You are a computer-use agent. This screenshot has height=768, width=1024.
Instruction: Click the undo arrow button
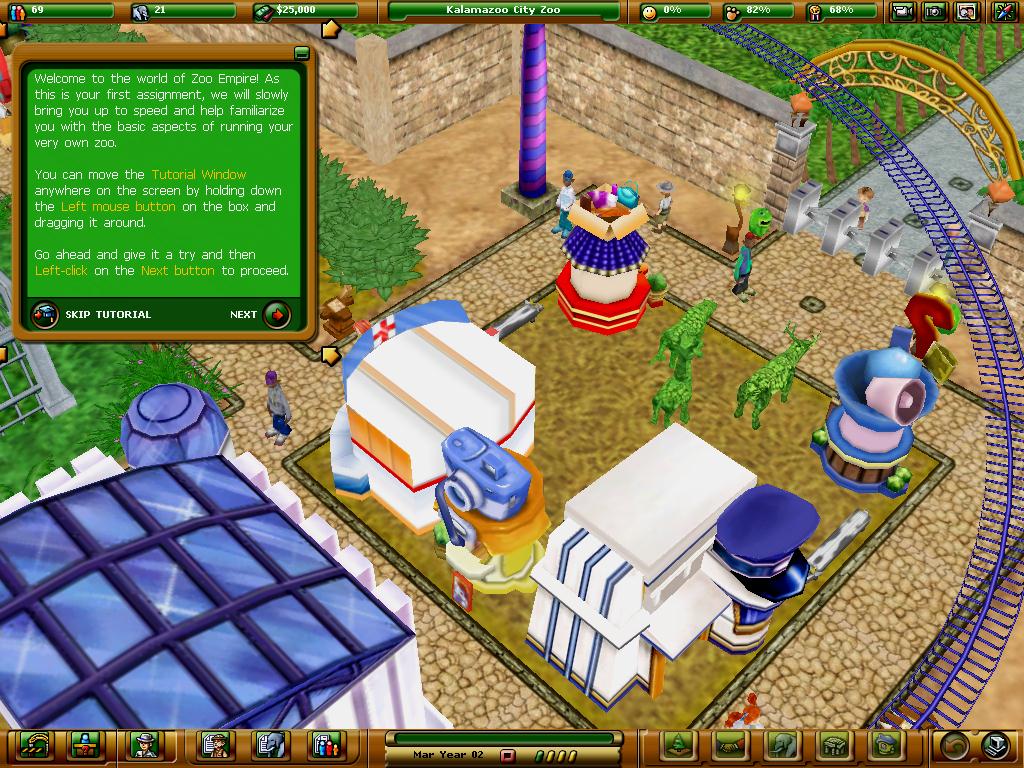point(952,745)
